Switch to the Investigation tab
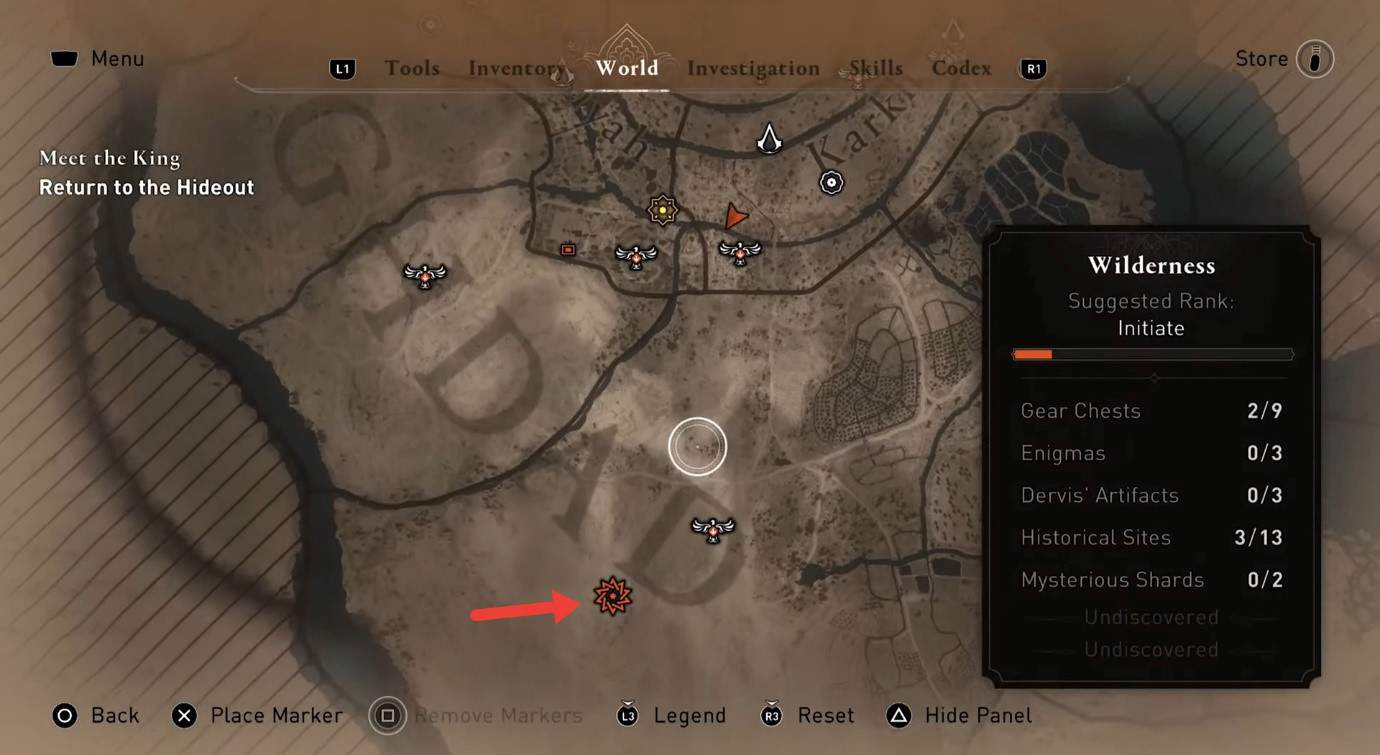Screen dimensions: 1380x755 point(753,68)
